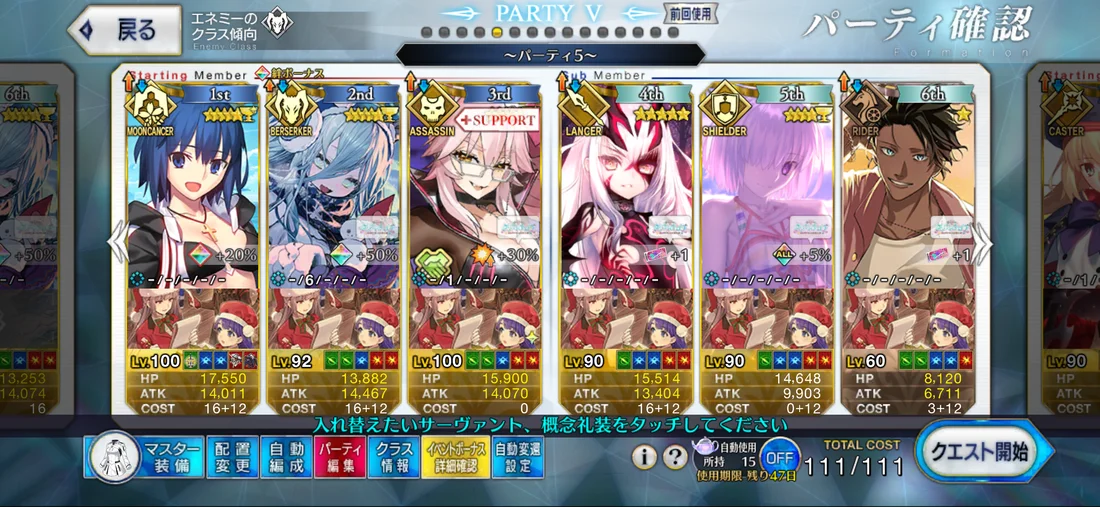Go back with the 戻る button

click(118, 30)
